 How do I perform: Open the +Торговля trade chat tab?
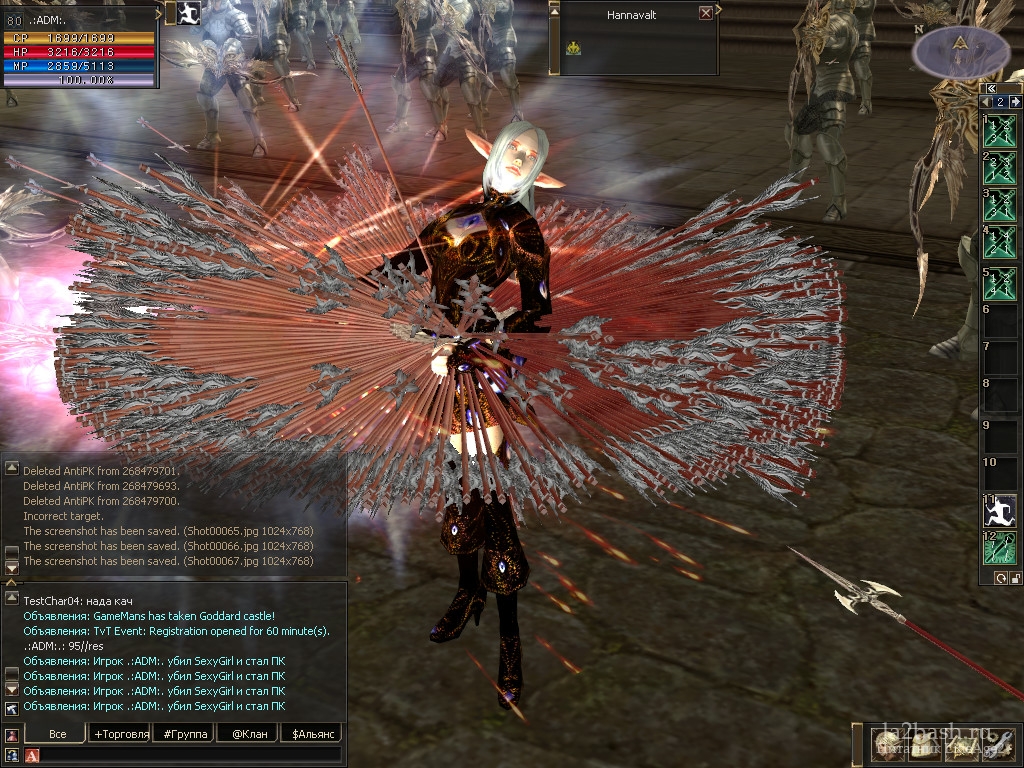(x=120, y=734)
